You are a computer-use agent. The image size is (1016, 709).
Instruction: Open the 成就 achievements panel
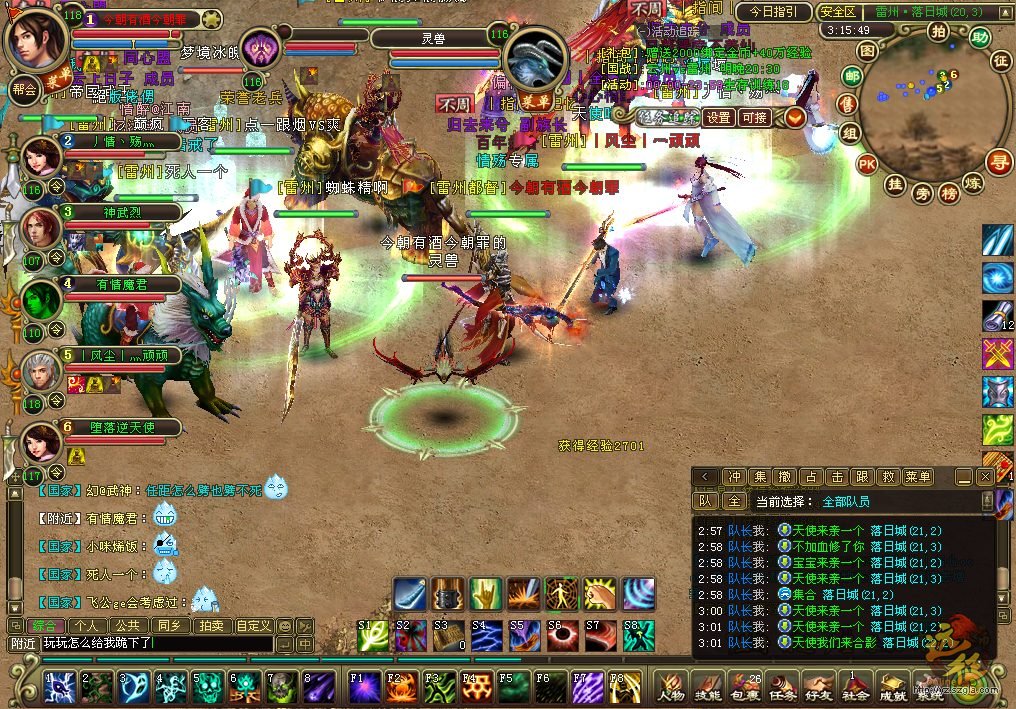click(892, 687)
